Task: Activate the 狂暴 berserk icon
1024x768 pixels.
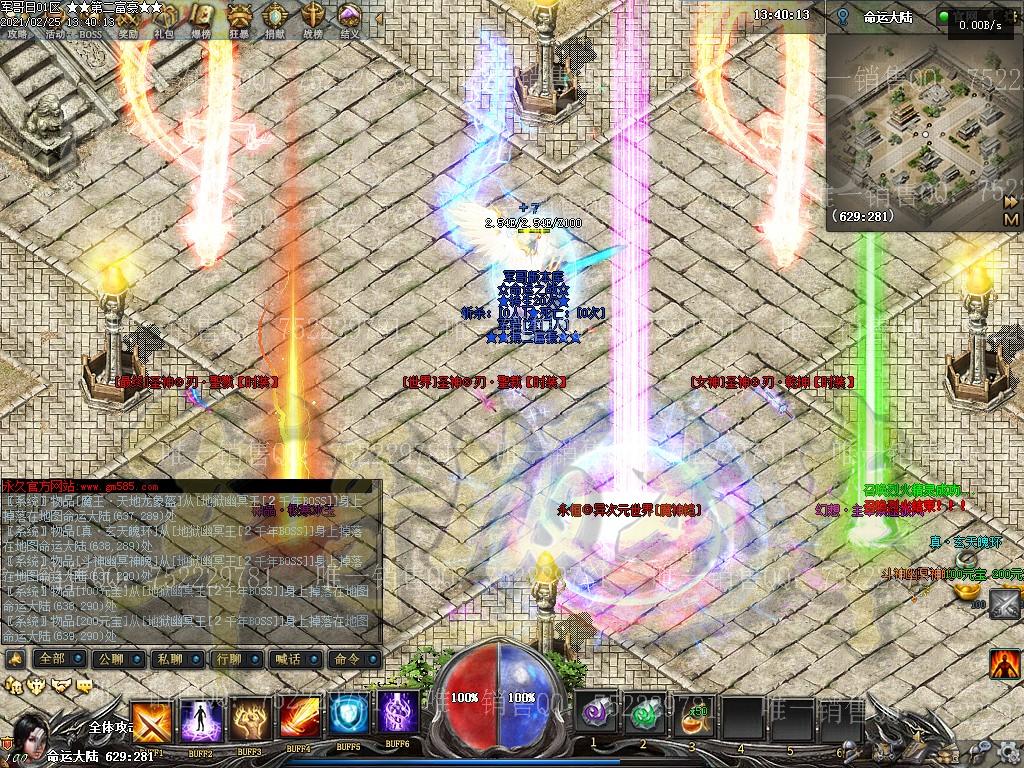Action: [240, 22]
